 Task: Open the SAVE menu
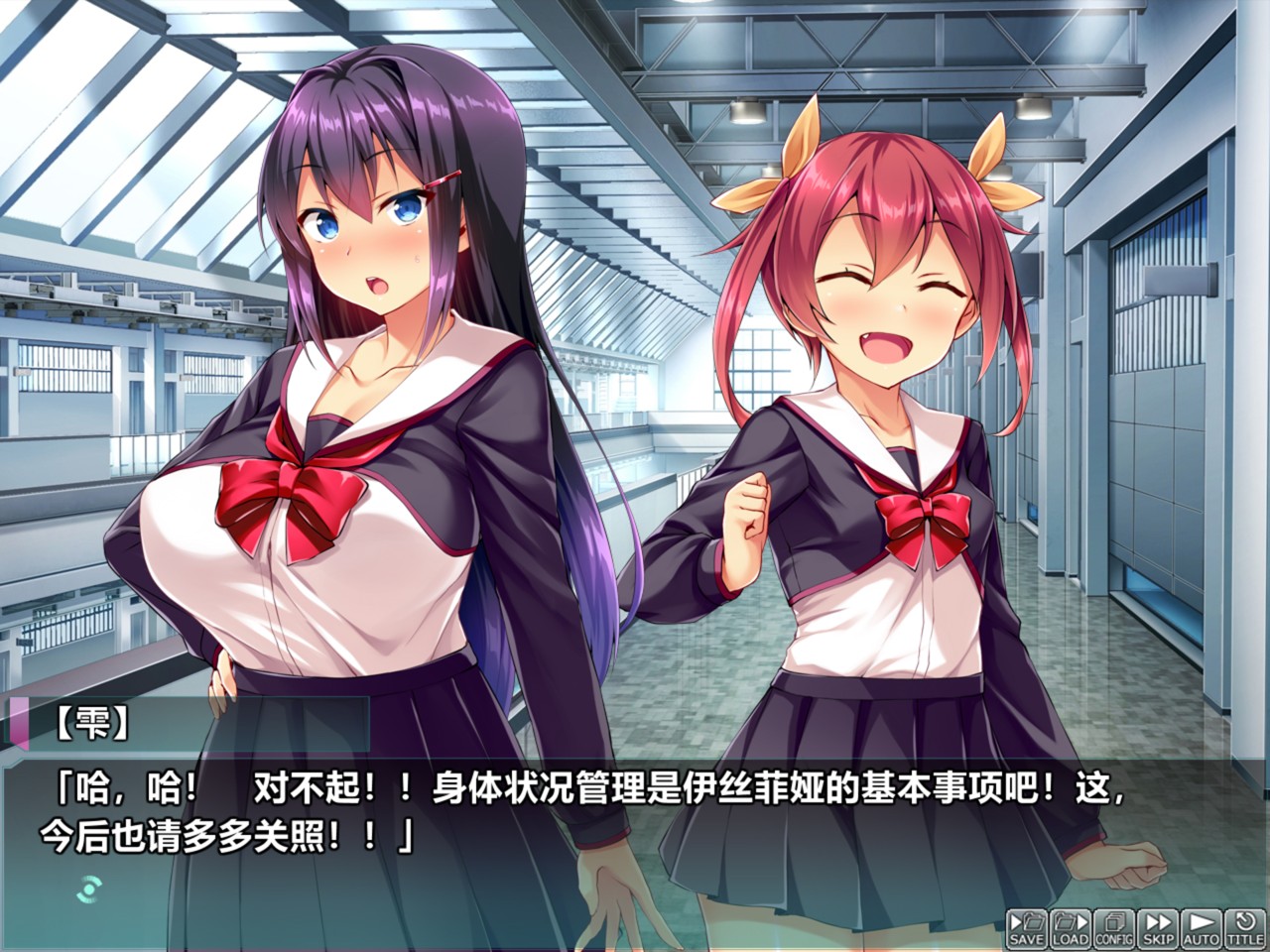click(1026, 926)
